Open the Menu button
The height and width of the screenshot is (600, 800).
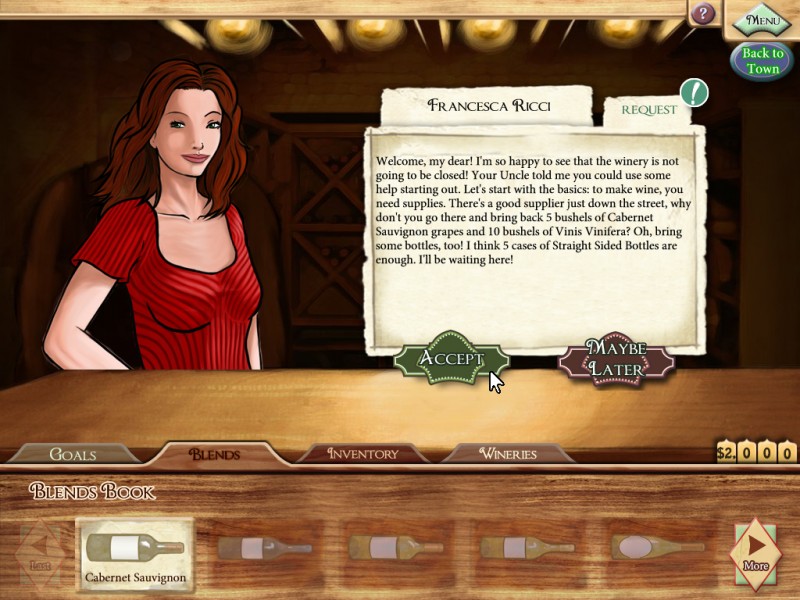coord(761,19)
